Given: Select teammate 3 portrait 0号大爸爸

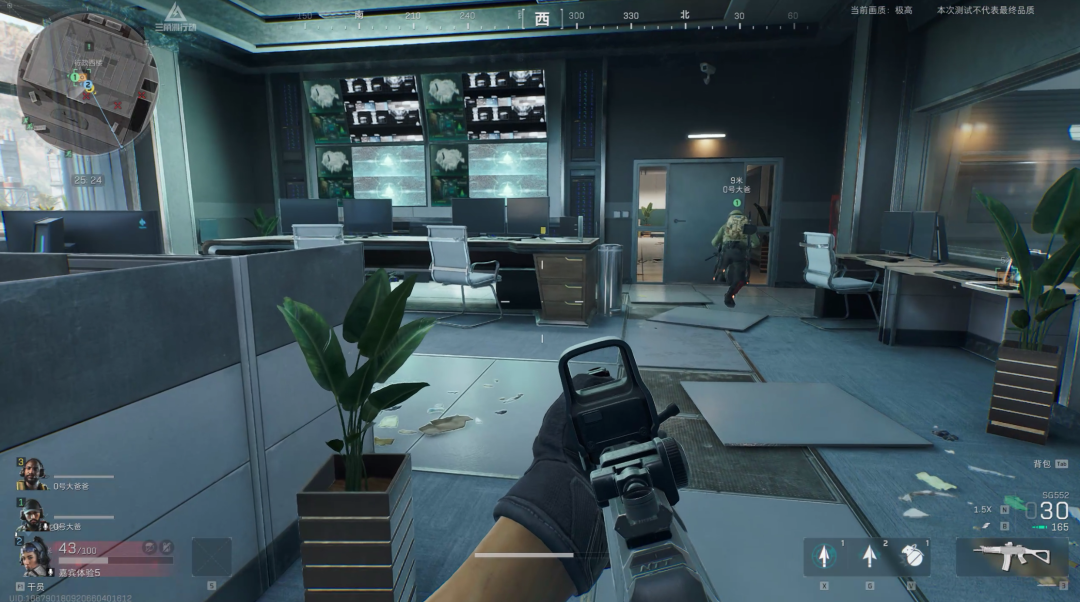Looking at the screenshot, I should coord(34,473).
